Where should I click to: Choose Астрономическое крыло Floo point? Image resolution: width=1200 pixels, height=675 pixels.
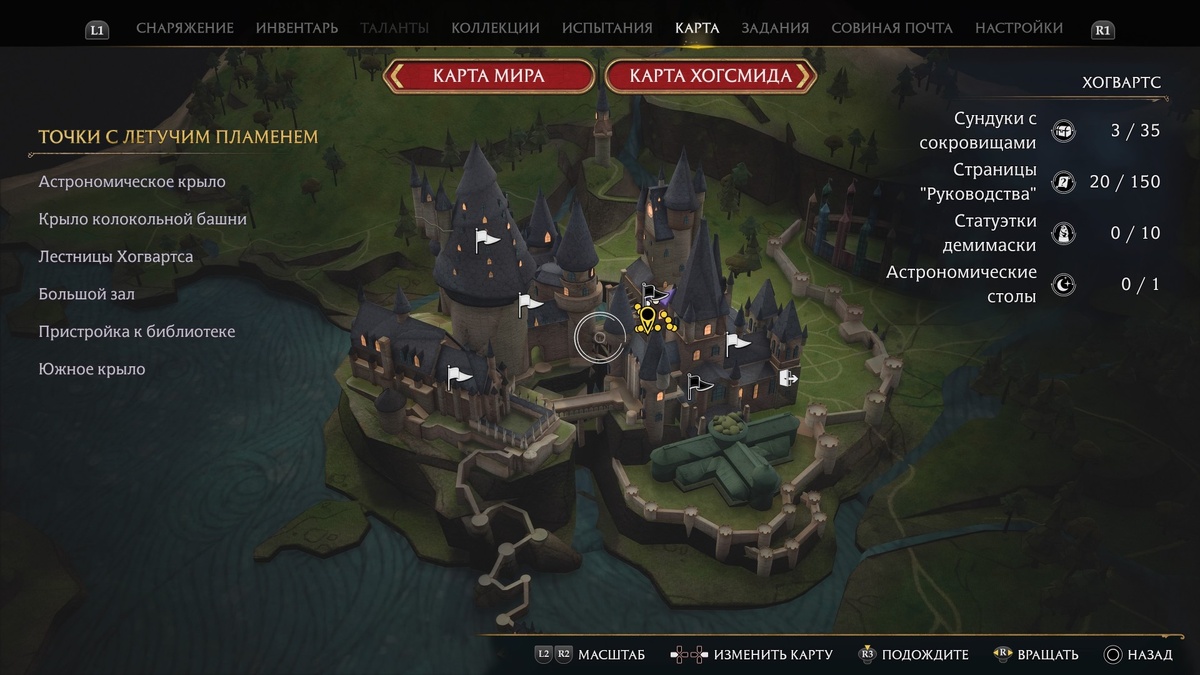[x=132, y=182]
